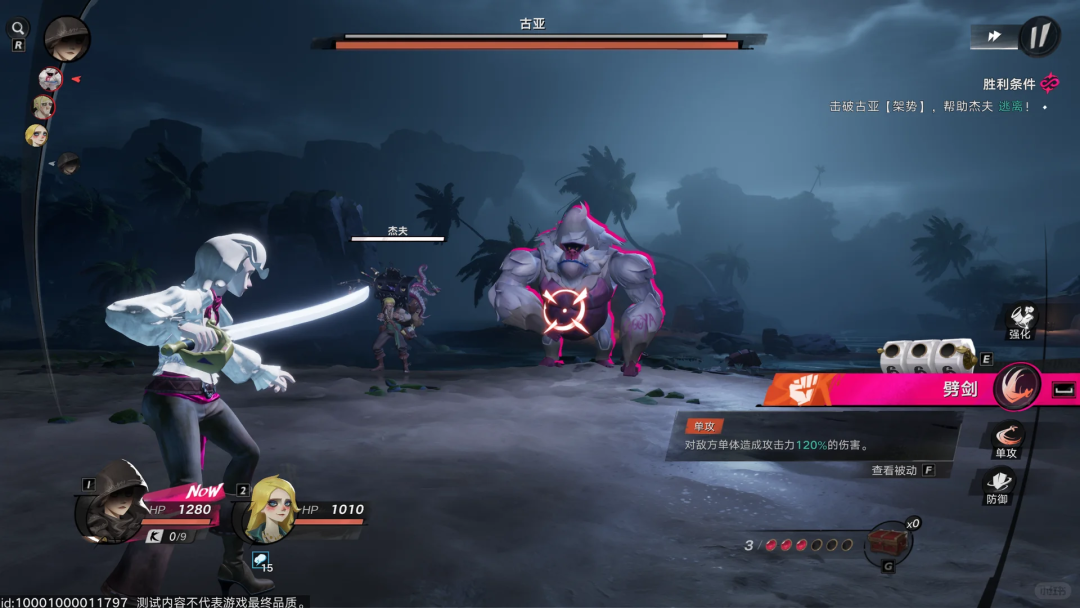The width and height of the screenshot is (1080, 608).
Task: Select the blonde character portrait card
Action: point(267,508)
